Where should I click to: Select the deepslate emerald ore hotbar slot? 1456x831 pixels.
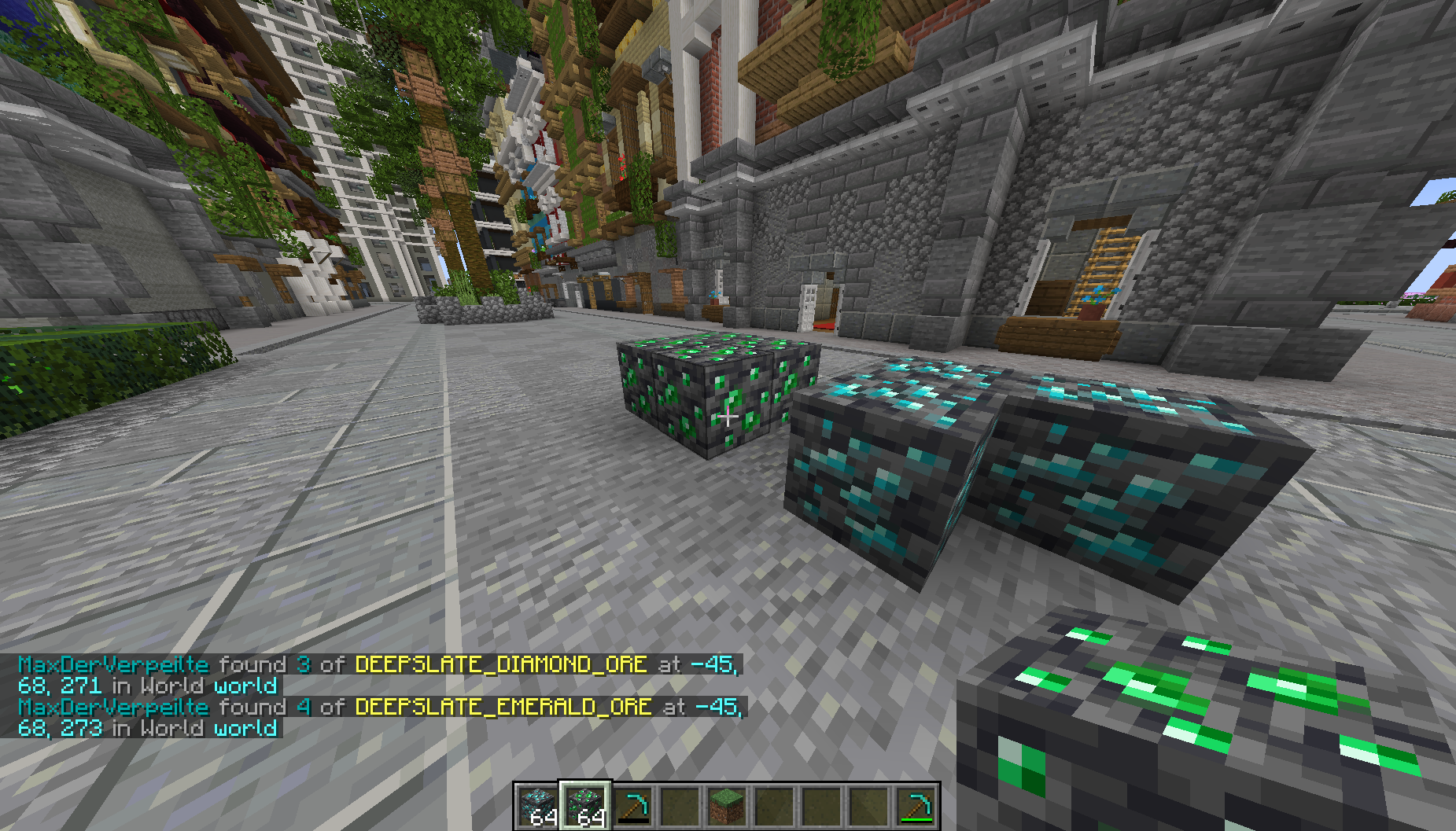[x=585, y=806]
